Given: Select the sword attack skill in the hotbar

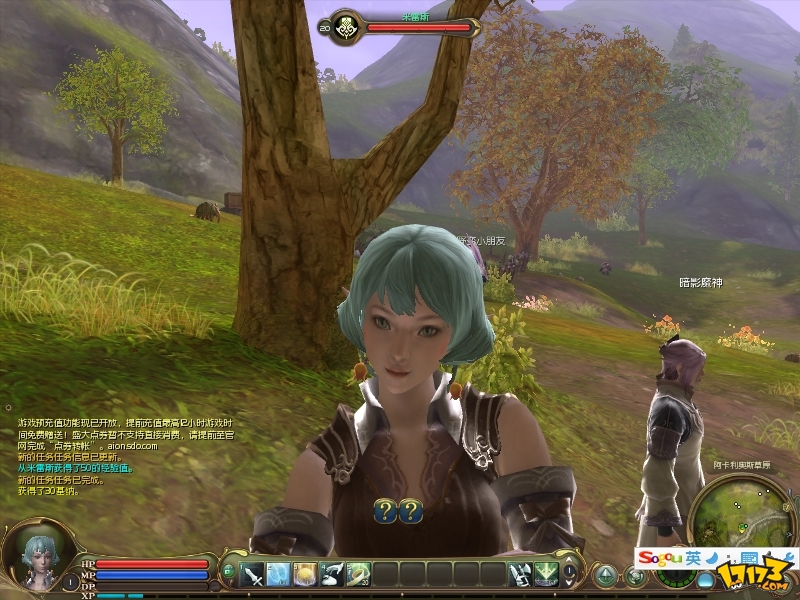Looking at the screenshot, I should pos(251,574).
